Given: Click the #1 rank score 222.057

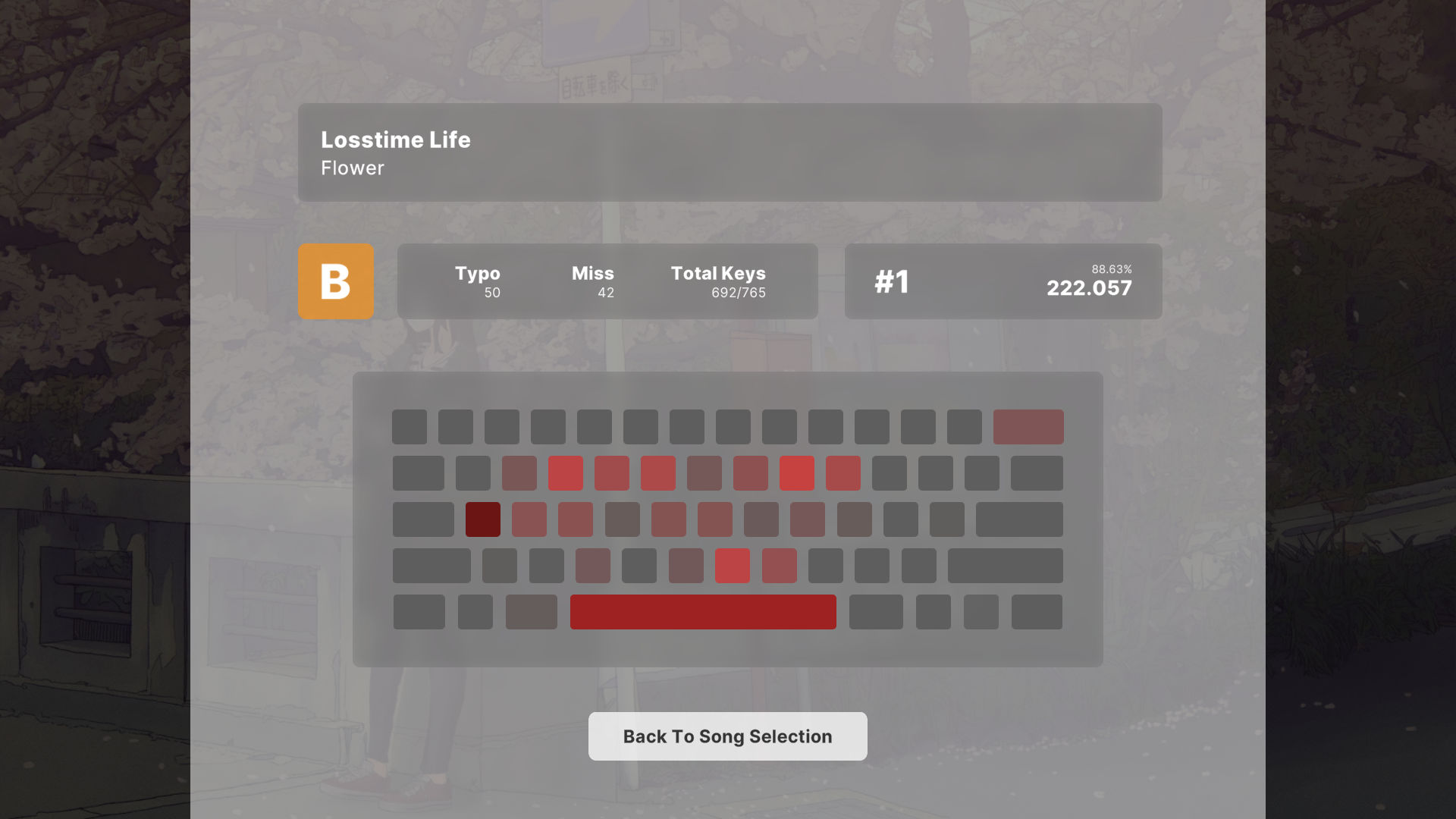Looking at the screenshot, I should 1088,287.
